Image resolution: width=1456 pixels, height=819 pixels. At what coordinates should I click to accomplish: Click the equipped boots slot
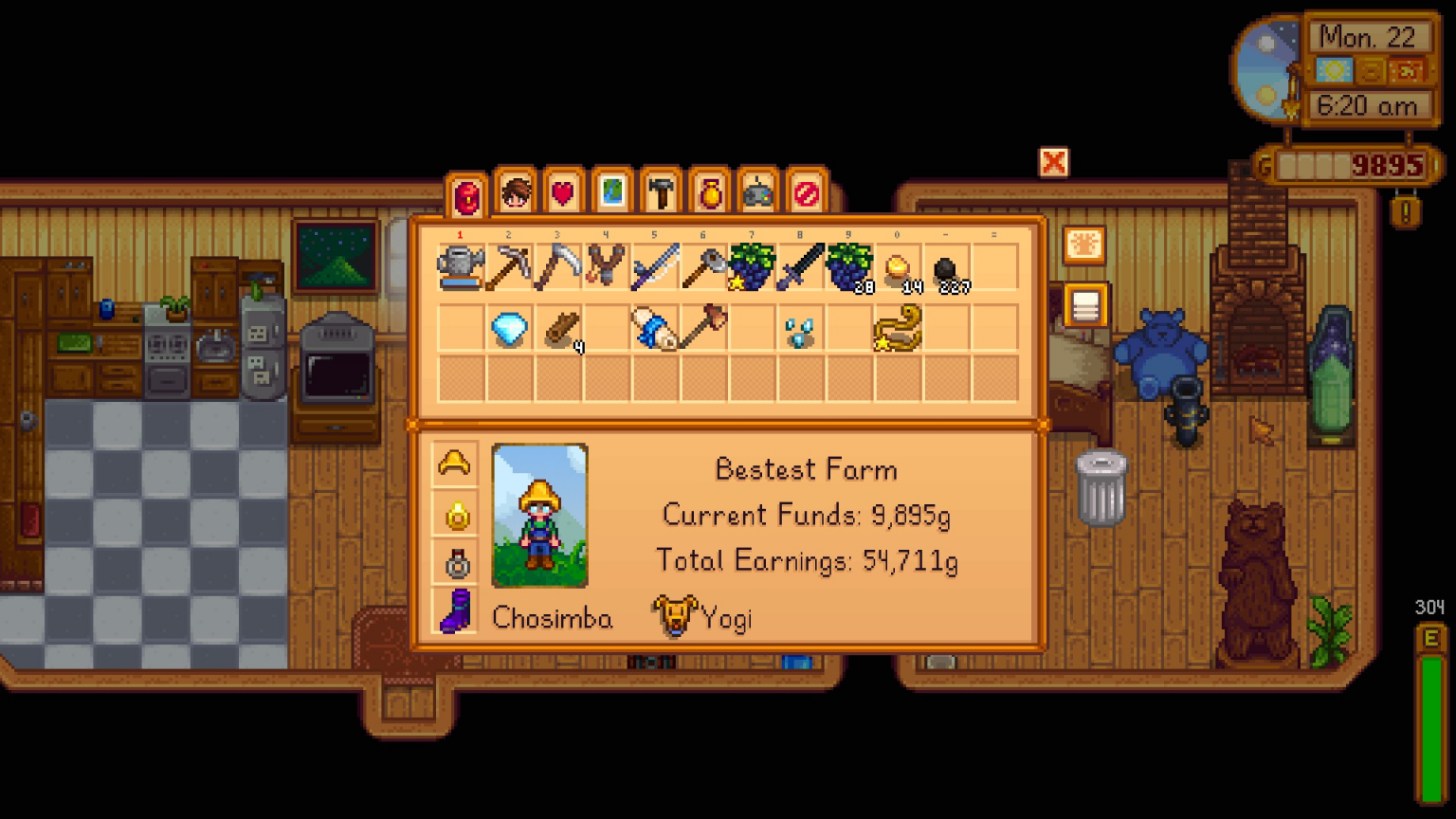456,611
